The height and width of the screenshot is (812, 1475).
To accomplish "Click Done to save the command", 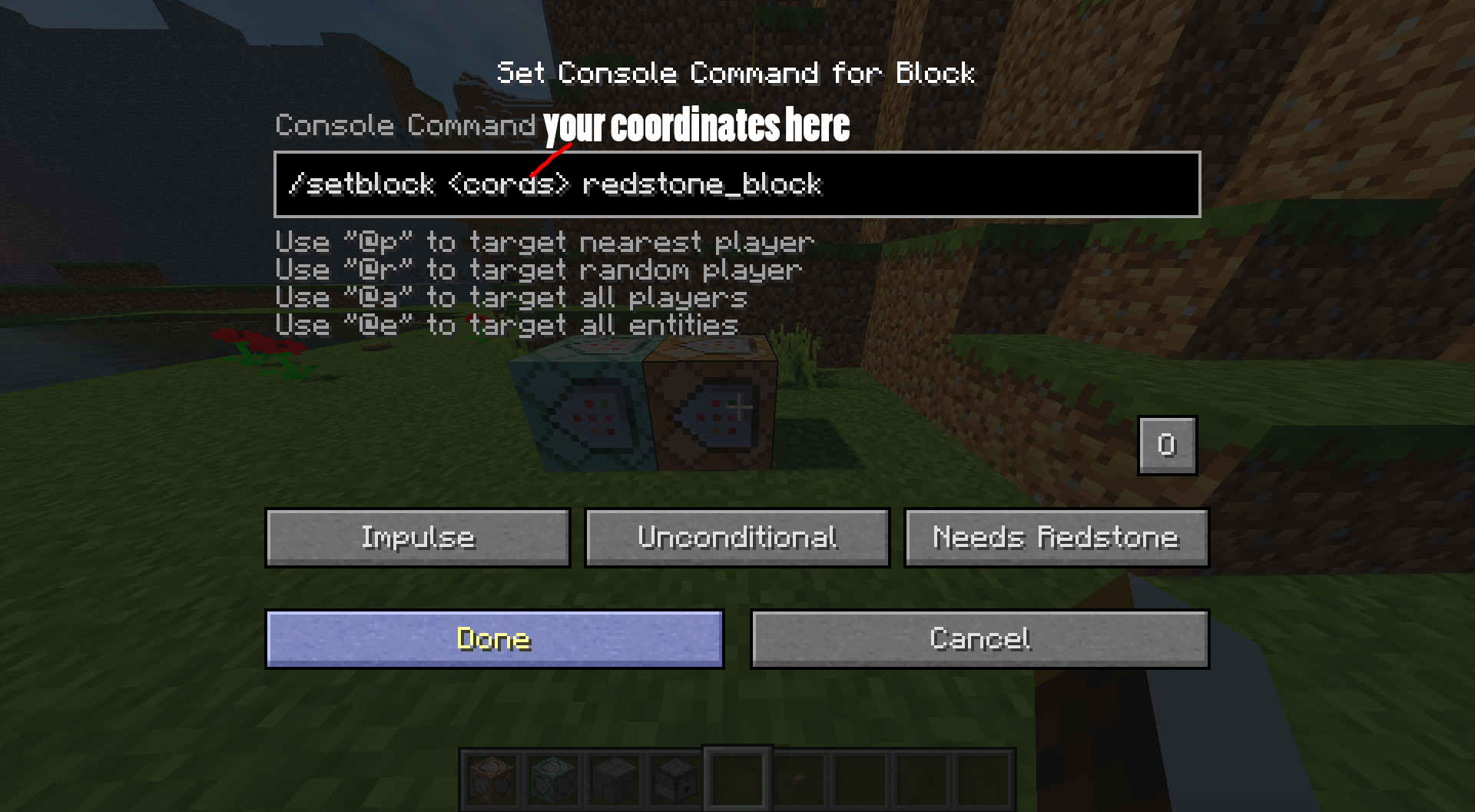I will (493, 638).
